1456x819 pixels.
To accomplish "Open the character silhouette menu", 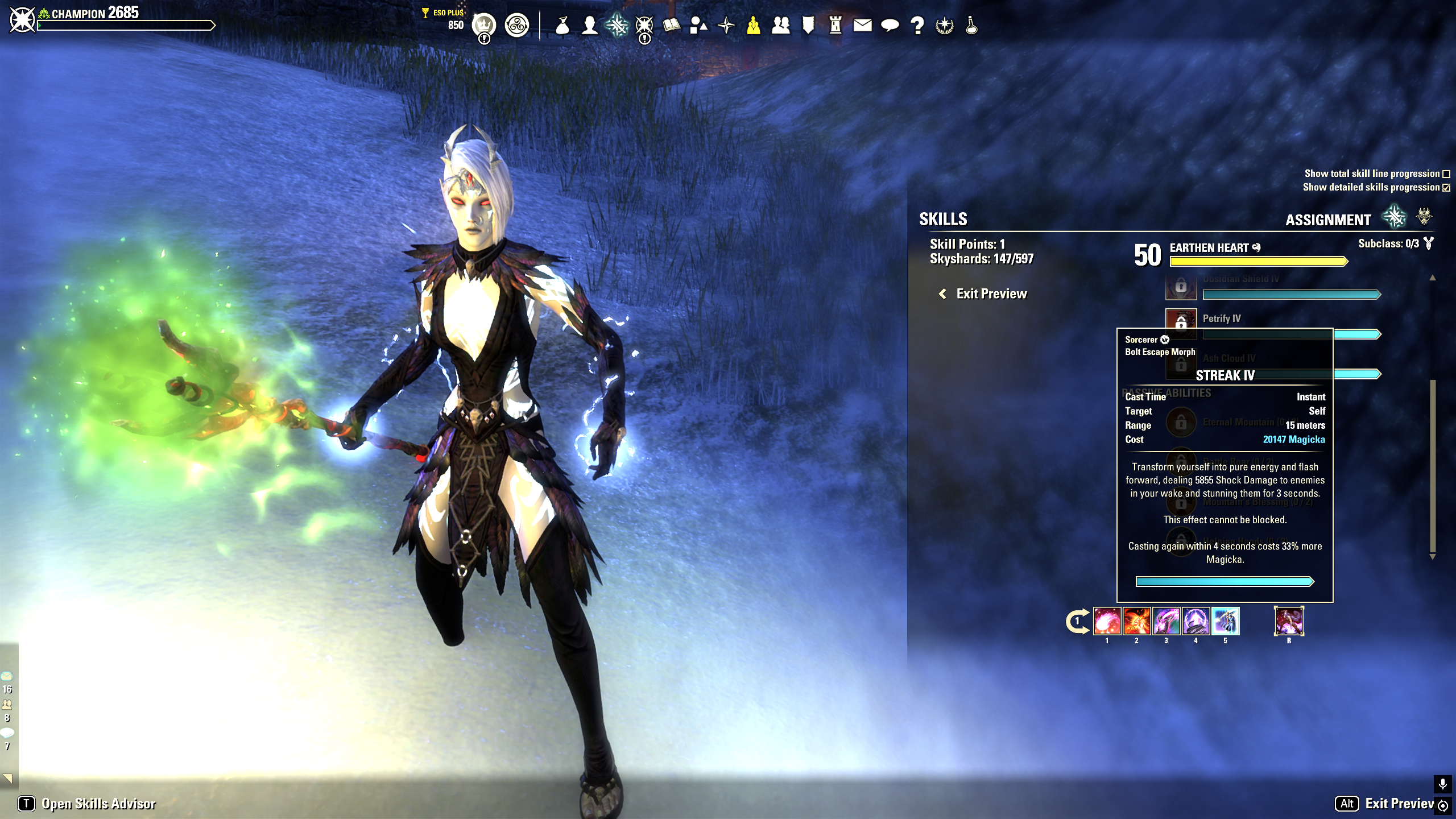I will pyautogui.click(x=590, y=26).
